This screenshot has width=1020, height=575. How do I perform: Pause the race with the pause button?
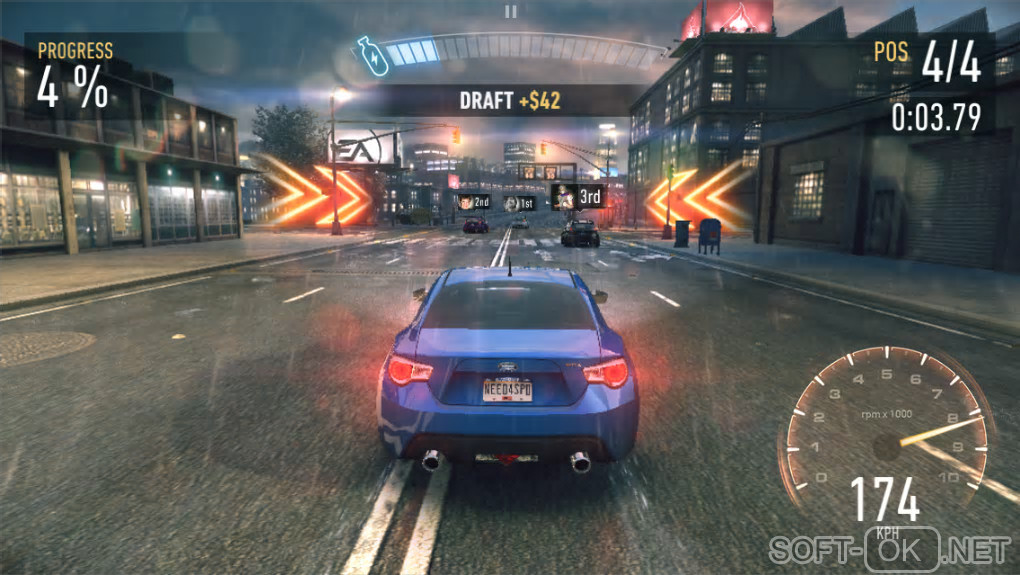[x=511, y=12]
